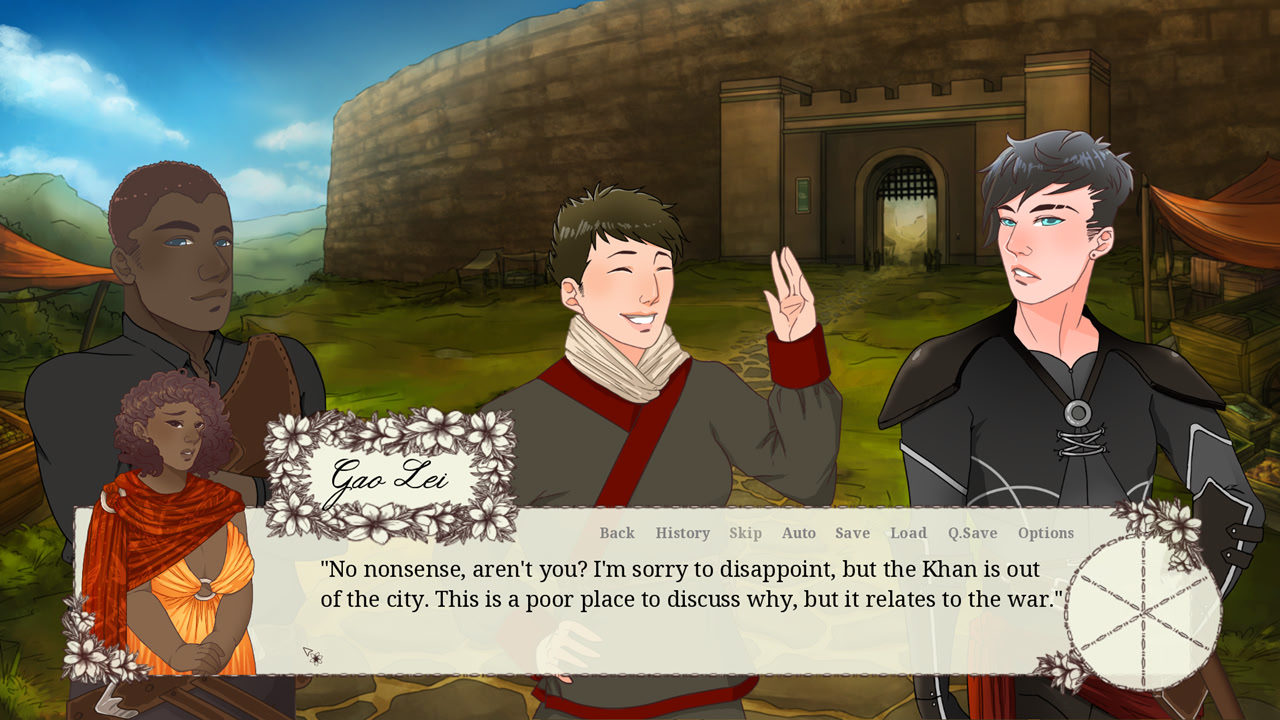Open the Save screen
This screenshot has height=720, width=1280.
point(852,533)
